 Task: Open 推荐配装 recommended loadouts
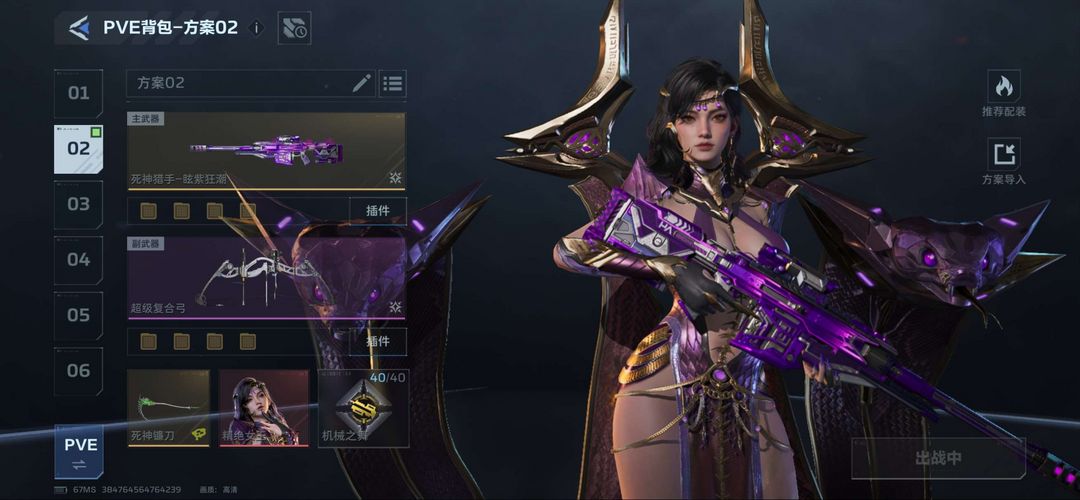pyautogui.click(x=1003, y=95)
